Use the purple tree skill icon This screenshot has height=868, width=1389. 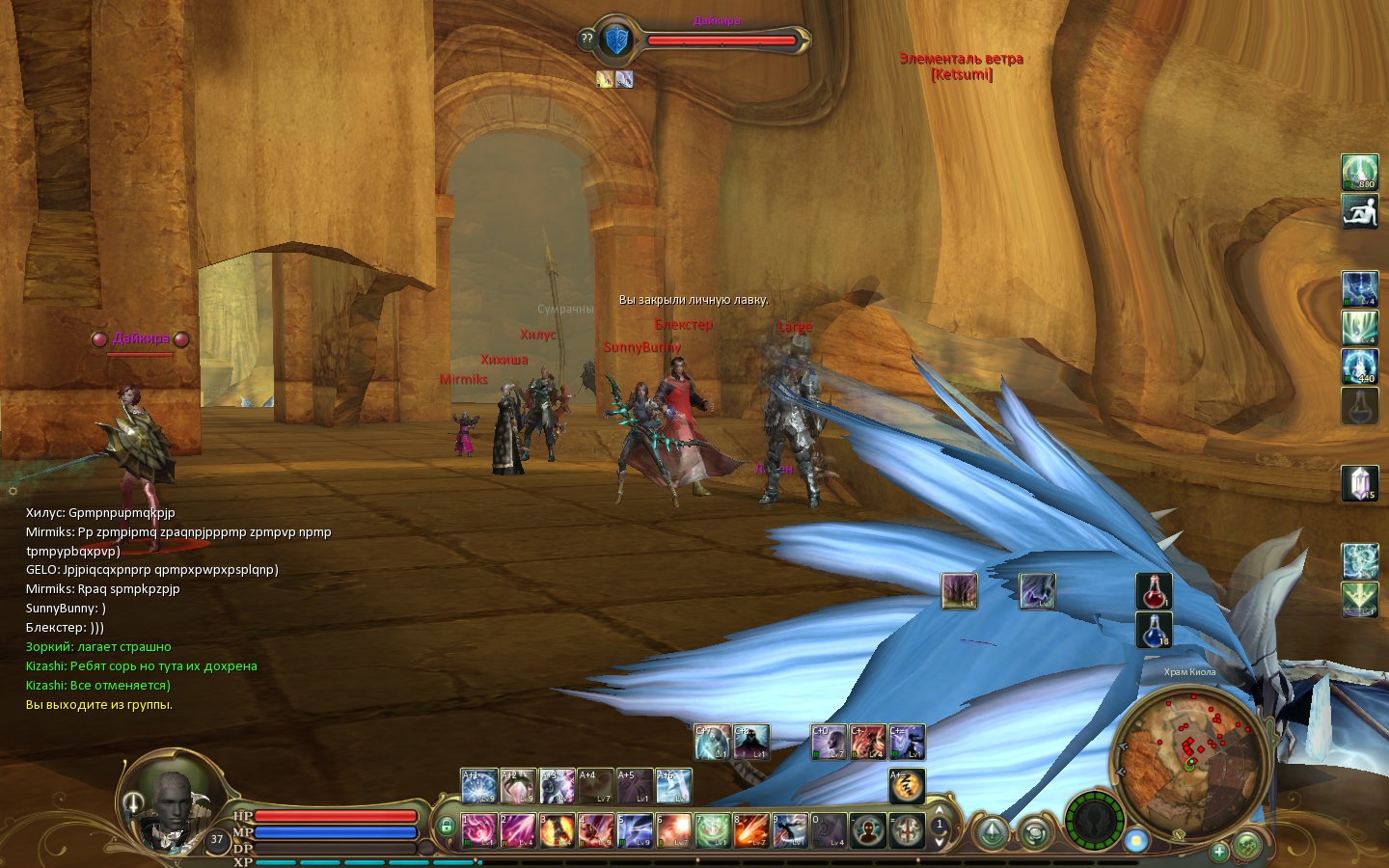(959, 591)
